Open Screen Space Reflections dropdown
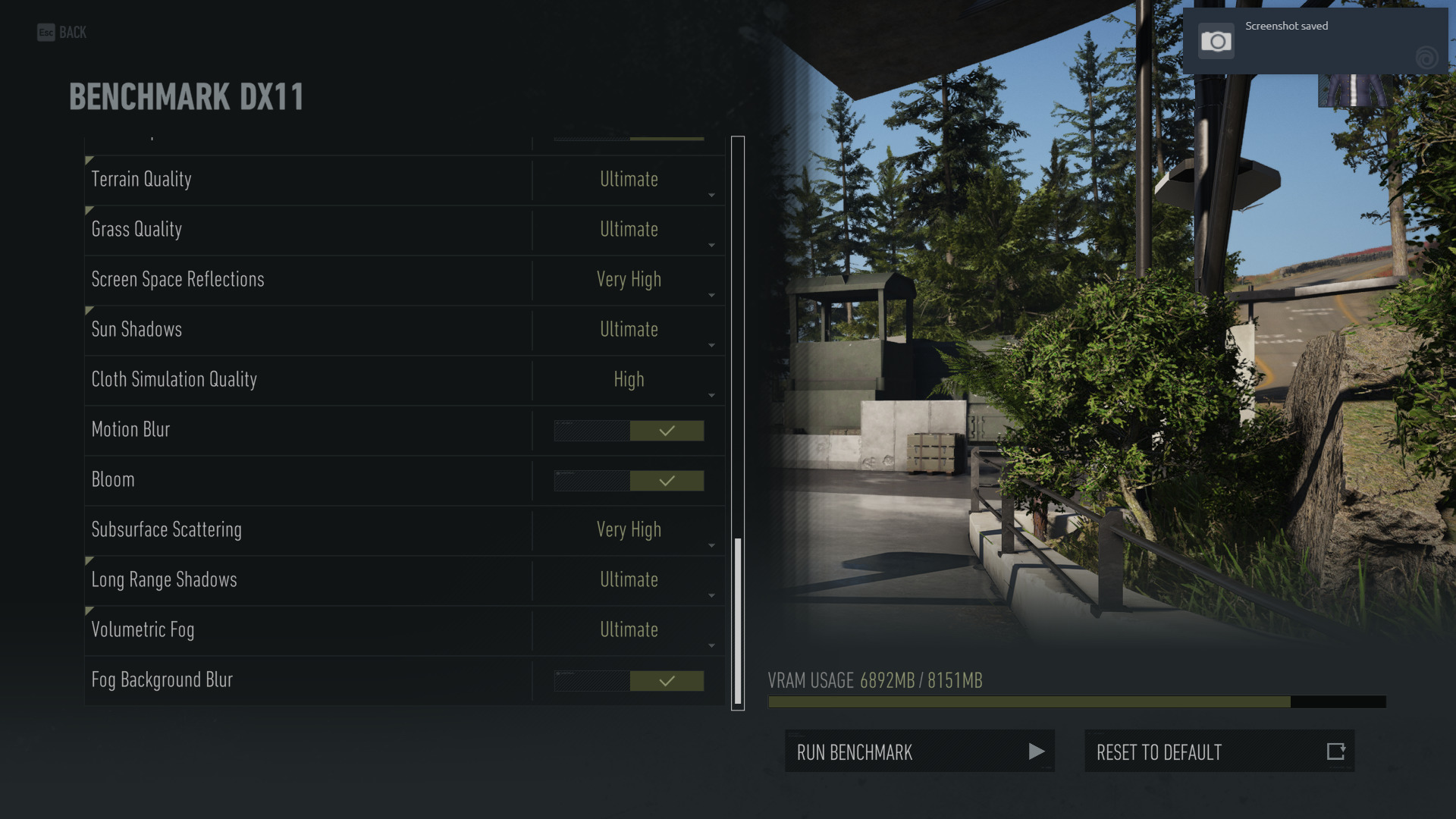Screen dimensions: 1456x819 tap(629, 280)
